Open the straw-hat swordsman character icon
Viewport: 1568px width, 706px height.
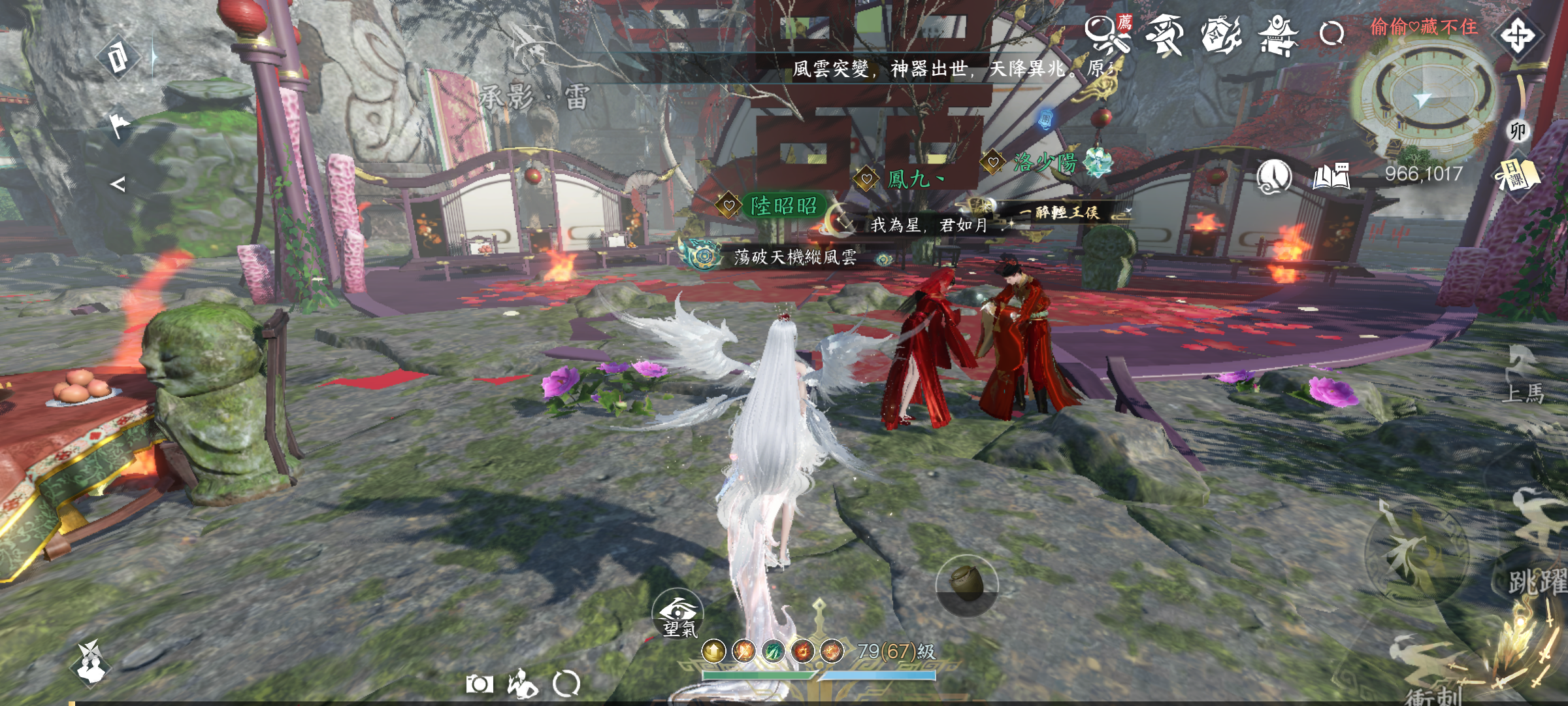[x=1164, y=35]
